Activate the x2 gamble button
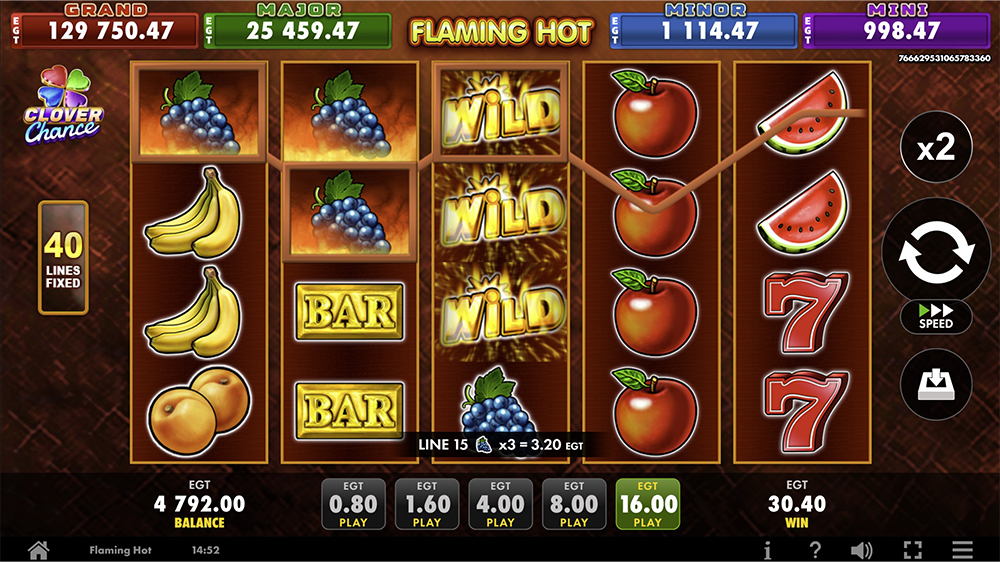The height and width of the screenshot is (562, 1000). tap(935, 150)
